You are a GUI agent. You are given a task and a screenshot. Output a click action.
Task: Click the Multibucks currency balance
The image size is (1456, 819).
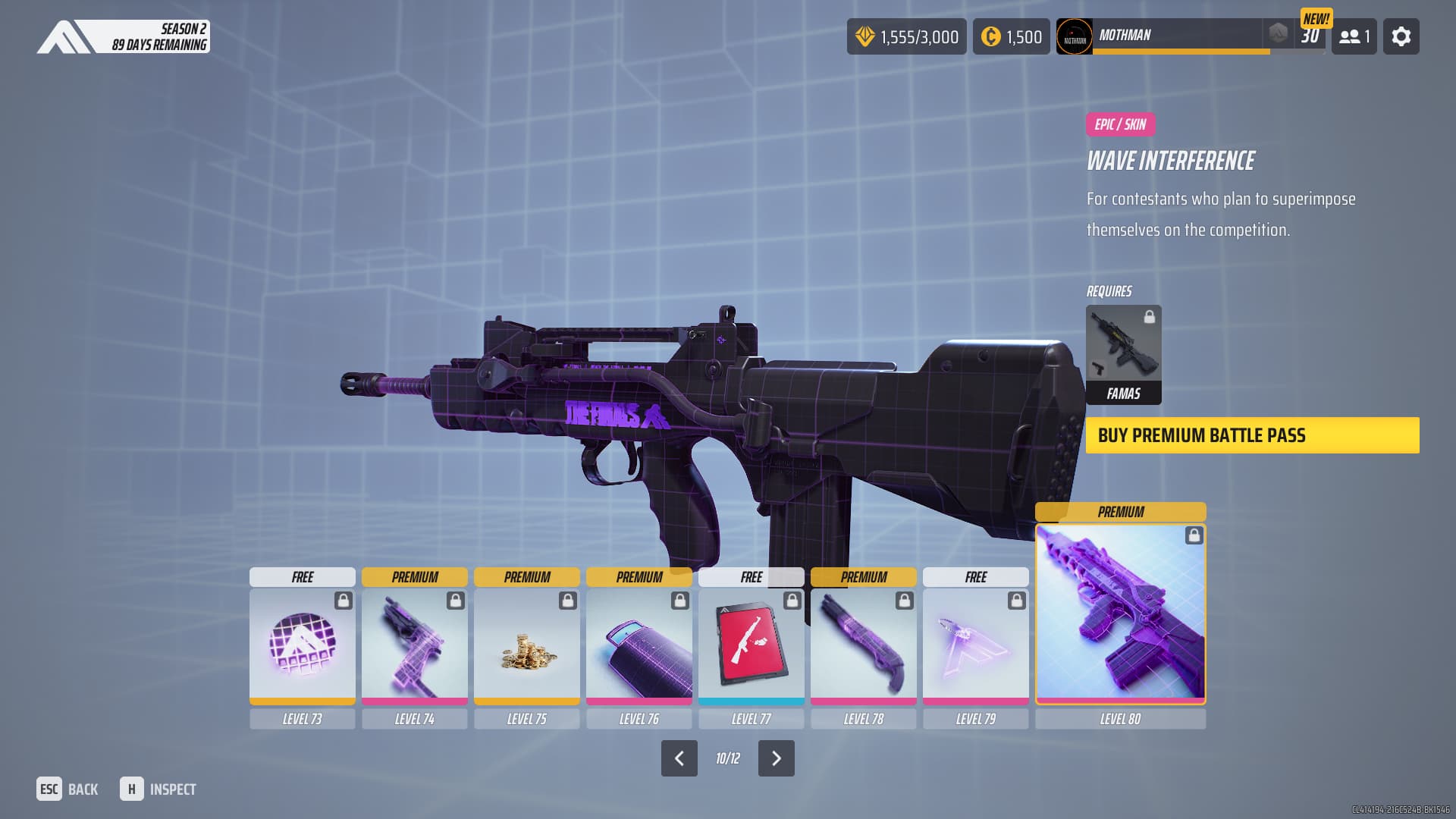(906, 36)
